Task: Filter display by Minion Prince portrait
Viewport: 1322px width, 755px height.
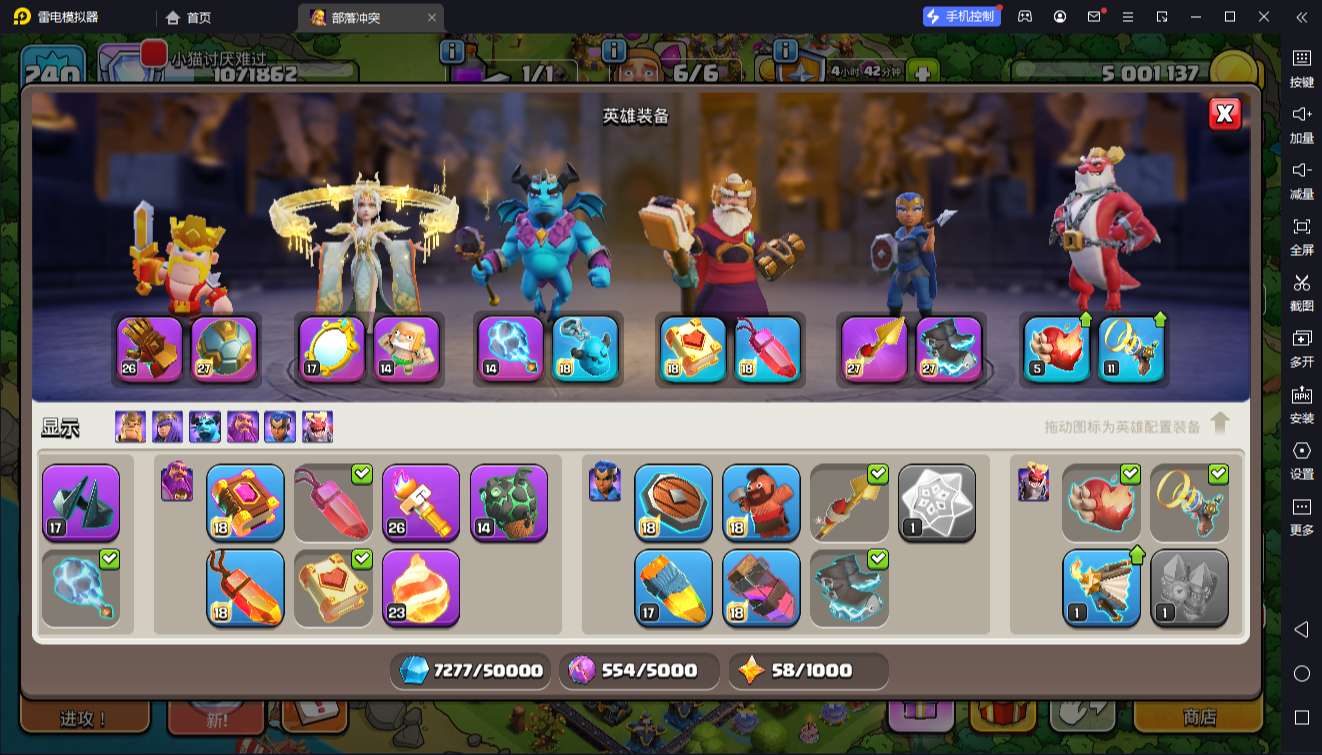Action: [x=205, y=427]
